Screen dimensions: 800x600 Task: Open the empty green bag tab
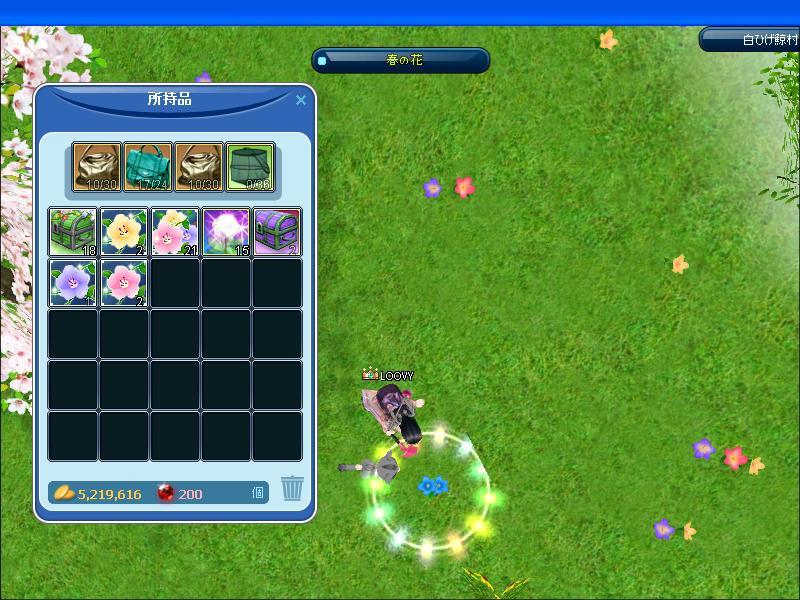250,166
